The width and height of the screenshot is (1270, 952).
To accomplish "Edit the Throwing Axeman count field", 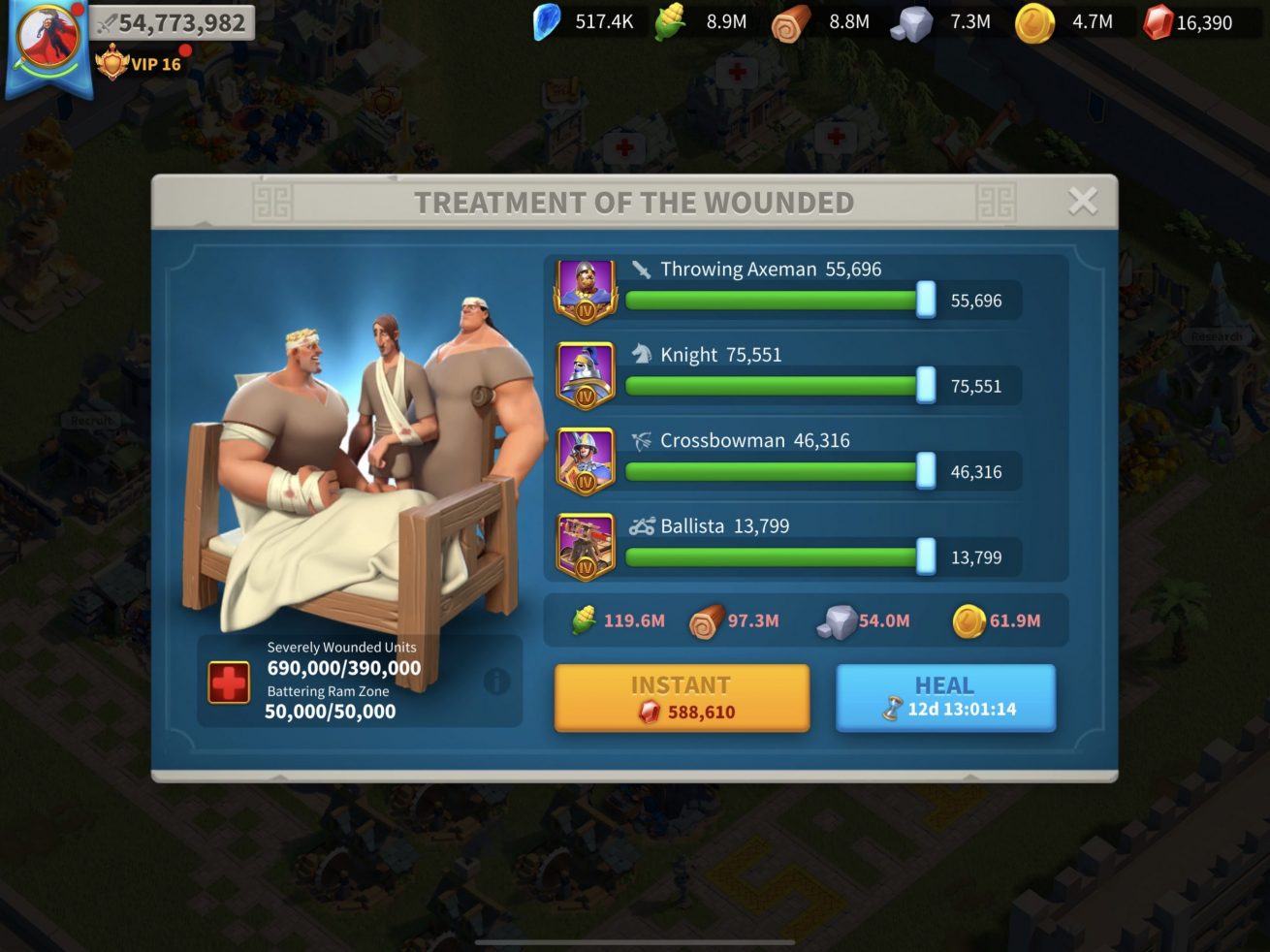I will [x=976, y=301].
